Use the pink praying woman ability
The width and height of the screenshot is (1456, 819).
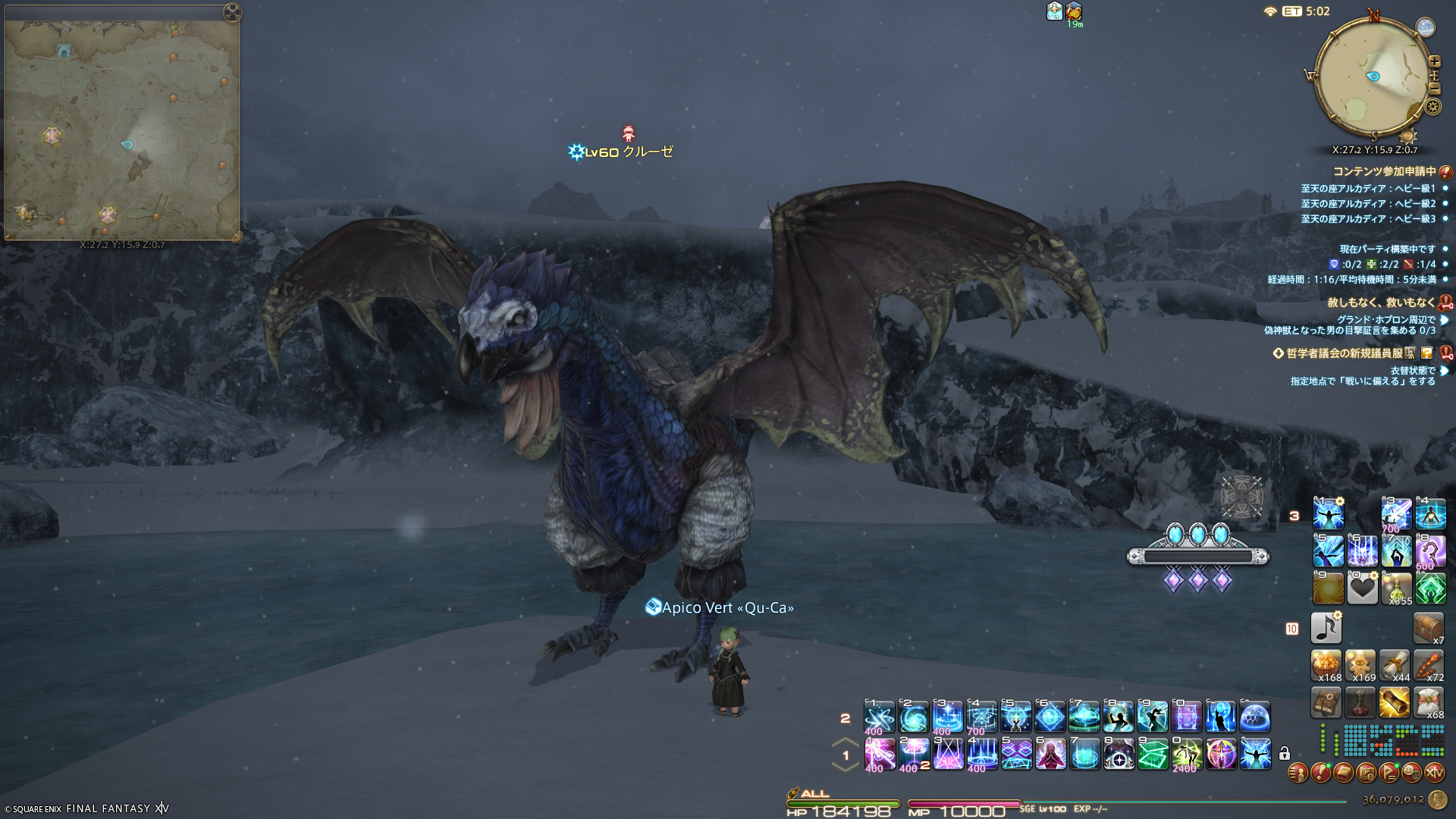tap(1050, 755)
